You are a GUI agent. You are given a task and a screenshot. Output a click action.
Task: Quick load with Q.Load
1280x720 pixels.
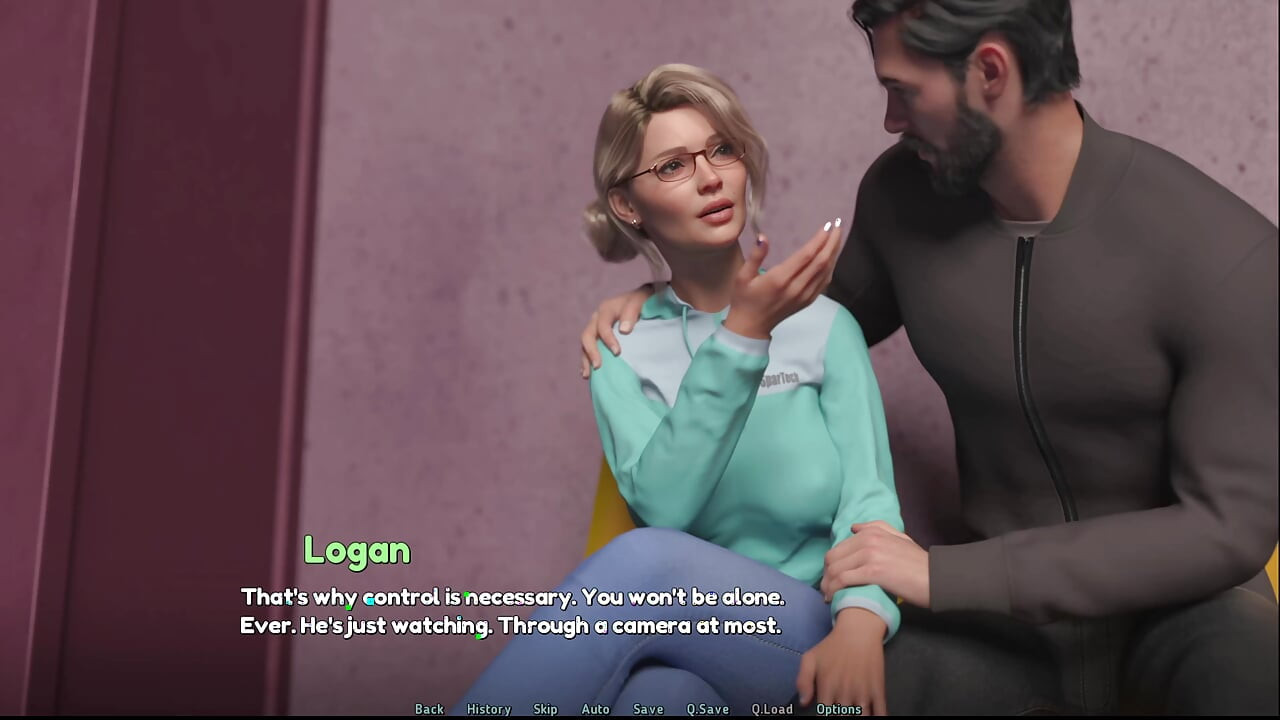(x=772, y=709)
